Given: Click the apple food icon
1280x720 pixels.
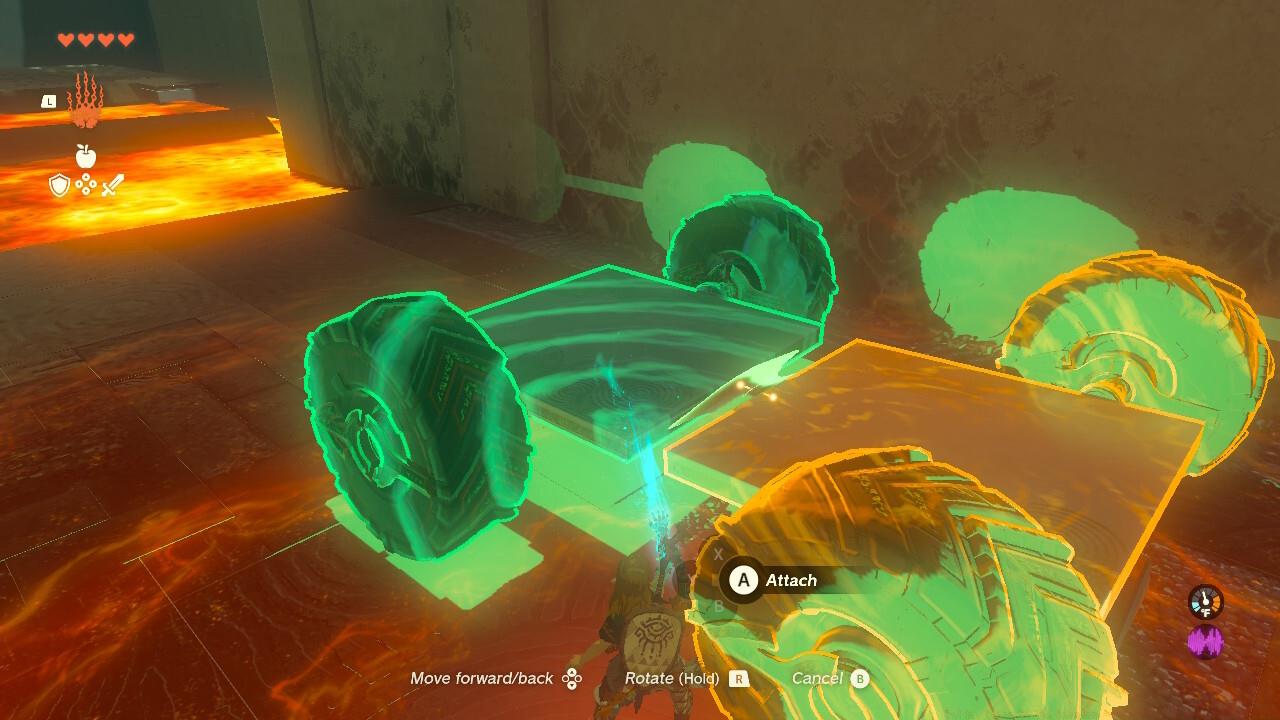Looking at the screenshot, I should pos(86,156).
